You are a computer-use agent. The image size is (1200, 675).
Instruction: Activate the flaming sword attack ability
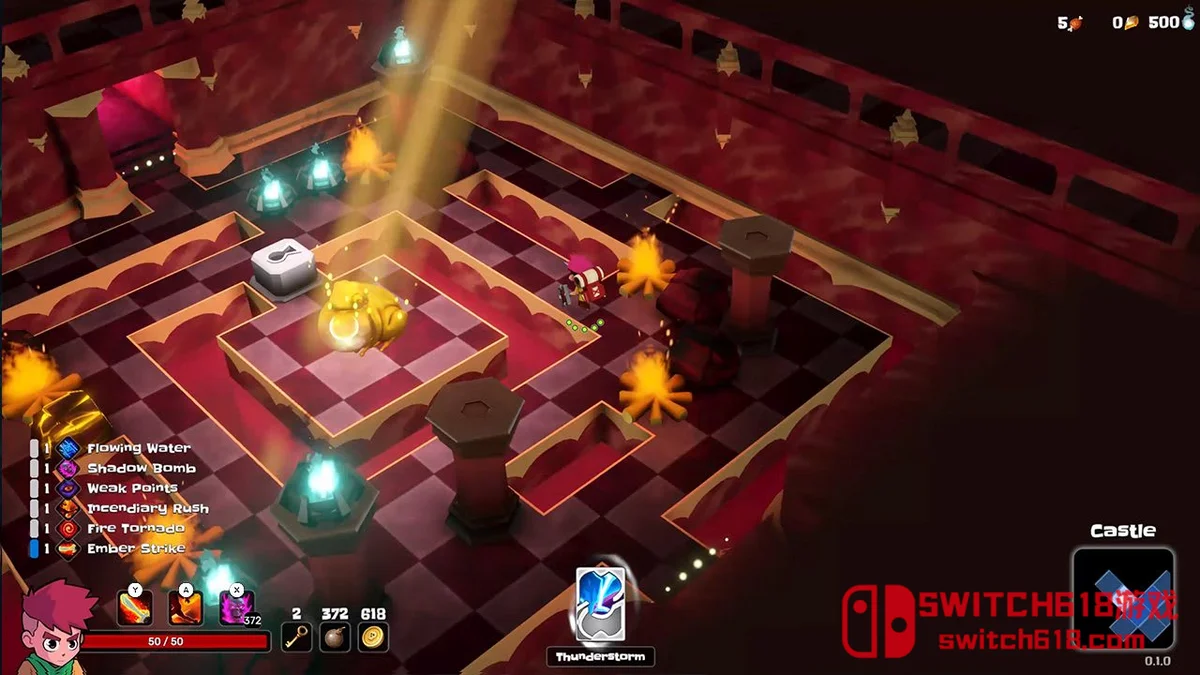(x=135, y=608)
